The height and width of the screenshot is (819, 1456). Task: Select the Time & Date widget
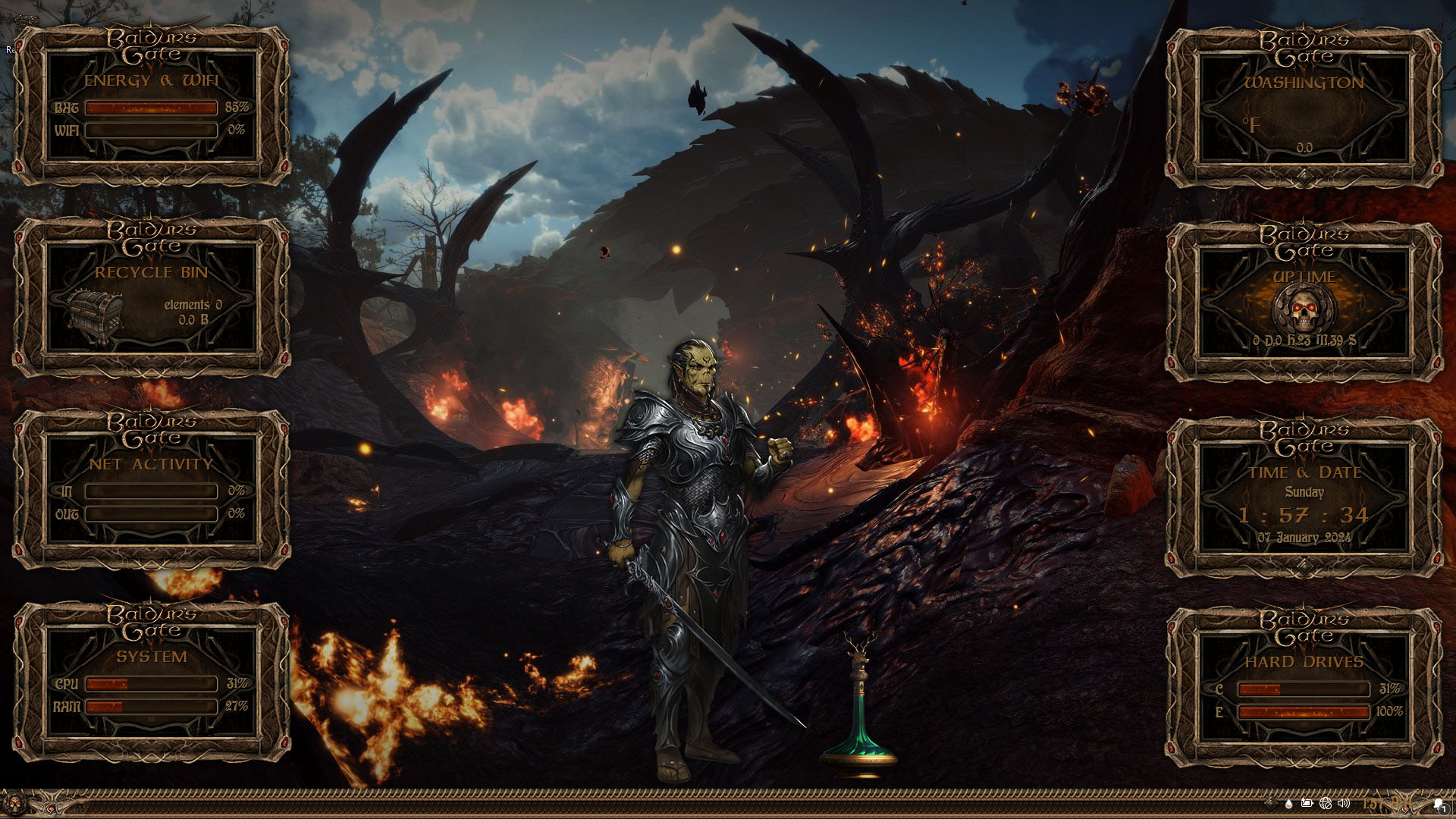click(x=1304, y=499)
